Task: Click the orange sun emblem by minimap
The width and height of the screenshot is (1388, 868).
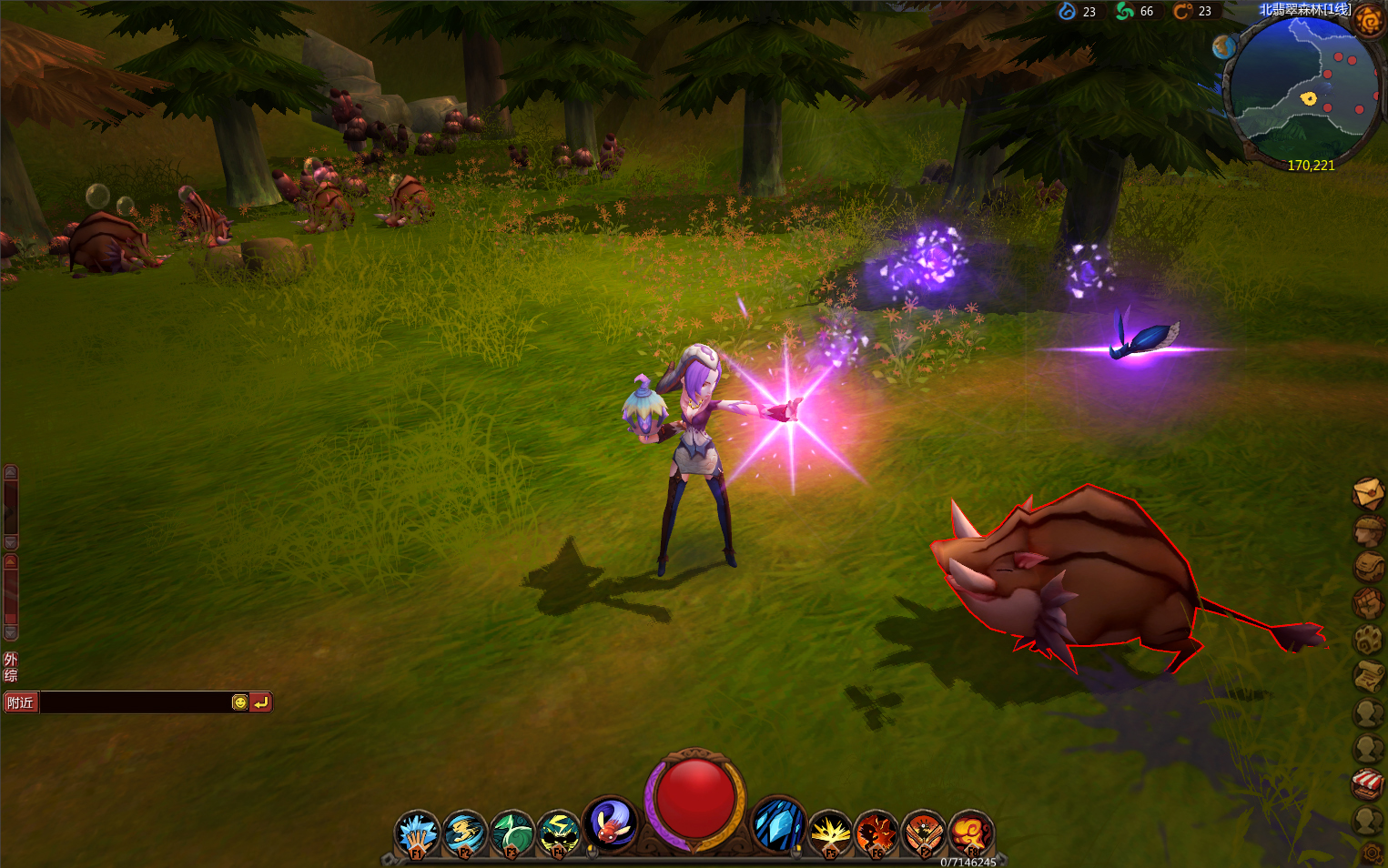Action: tap(1369, 19)
